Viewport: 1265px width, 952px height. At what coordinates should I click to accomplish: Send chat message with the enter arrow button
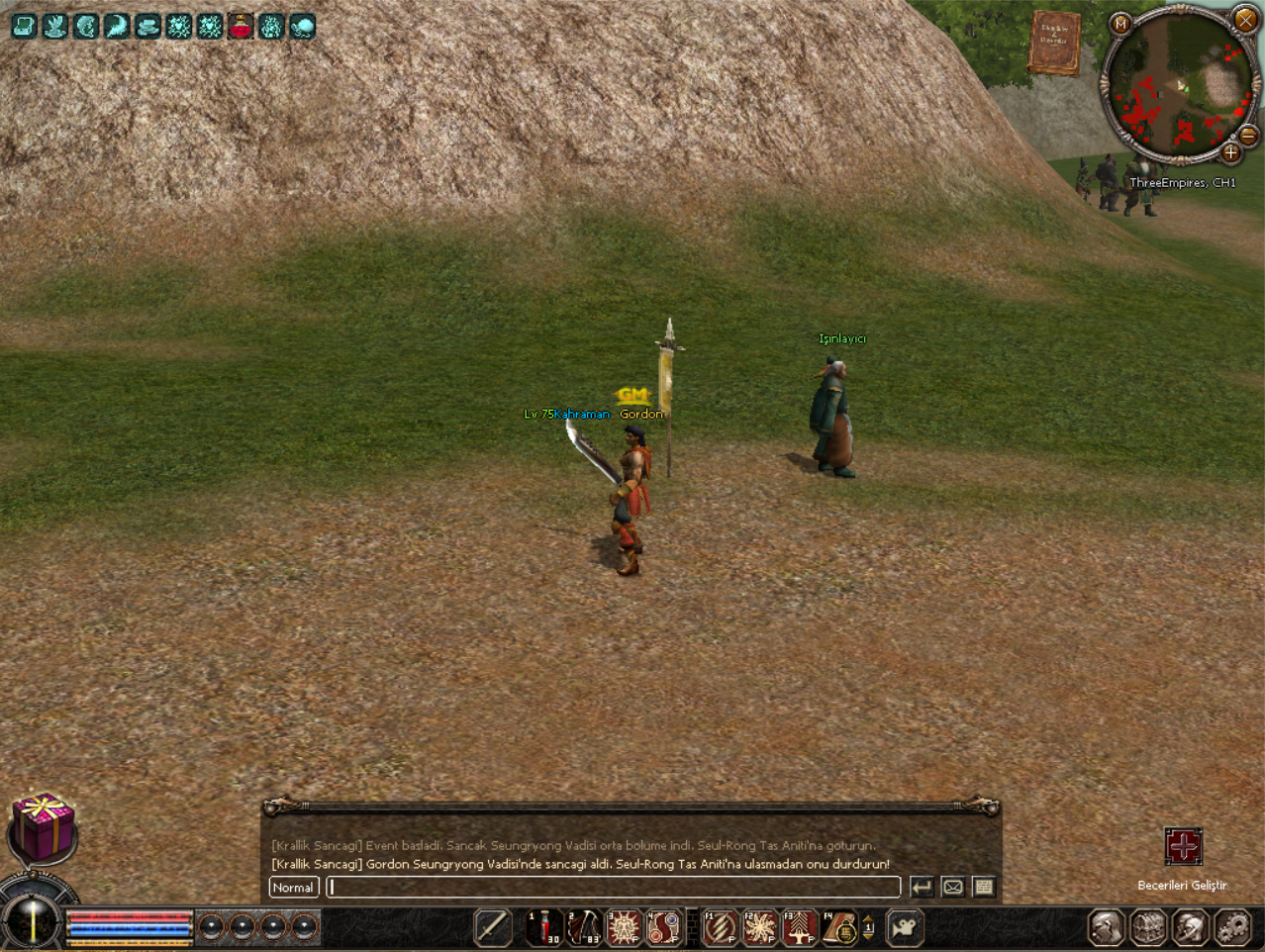click(x=922, y=888)
